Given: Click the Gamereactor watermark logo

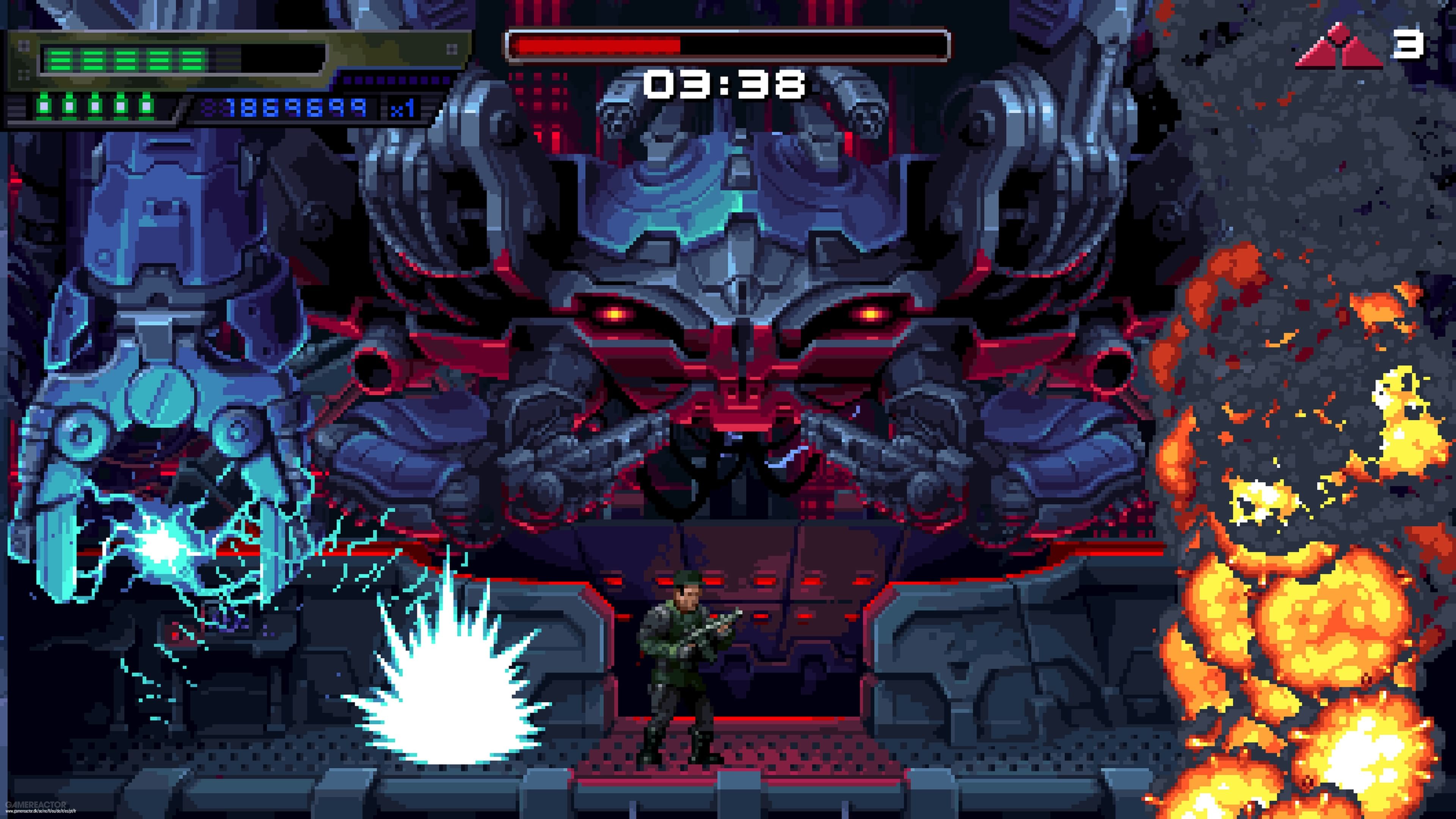Looking at the screenshot, I should tap(35, 804).
